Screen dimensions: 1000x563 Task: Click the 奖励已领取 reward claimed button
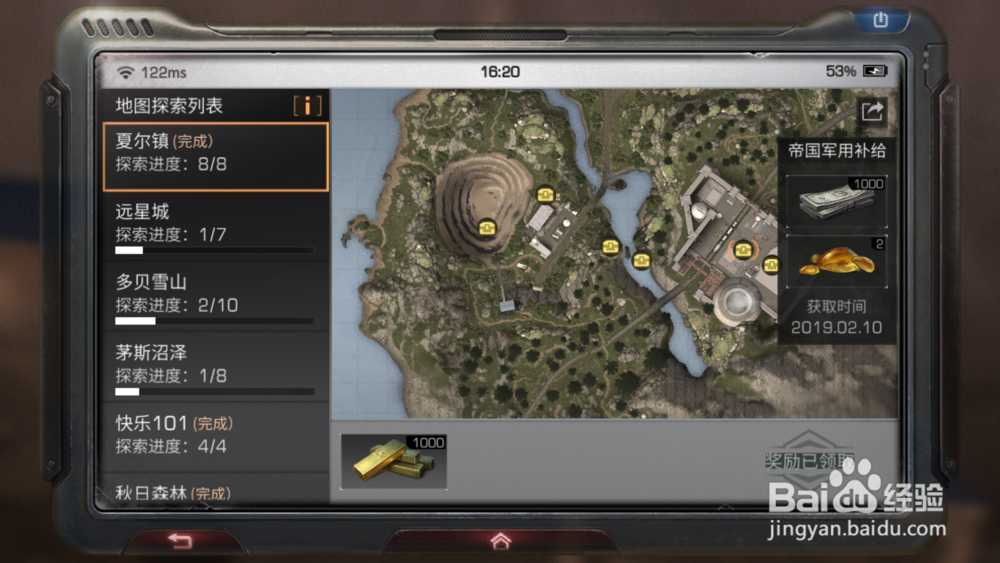(808, 460)
